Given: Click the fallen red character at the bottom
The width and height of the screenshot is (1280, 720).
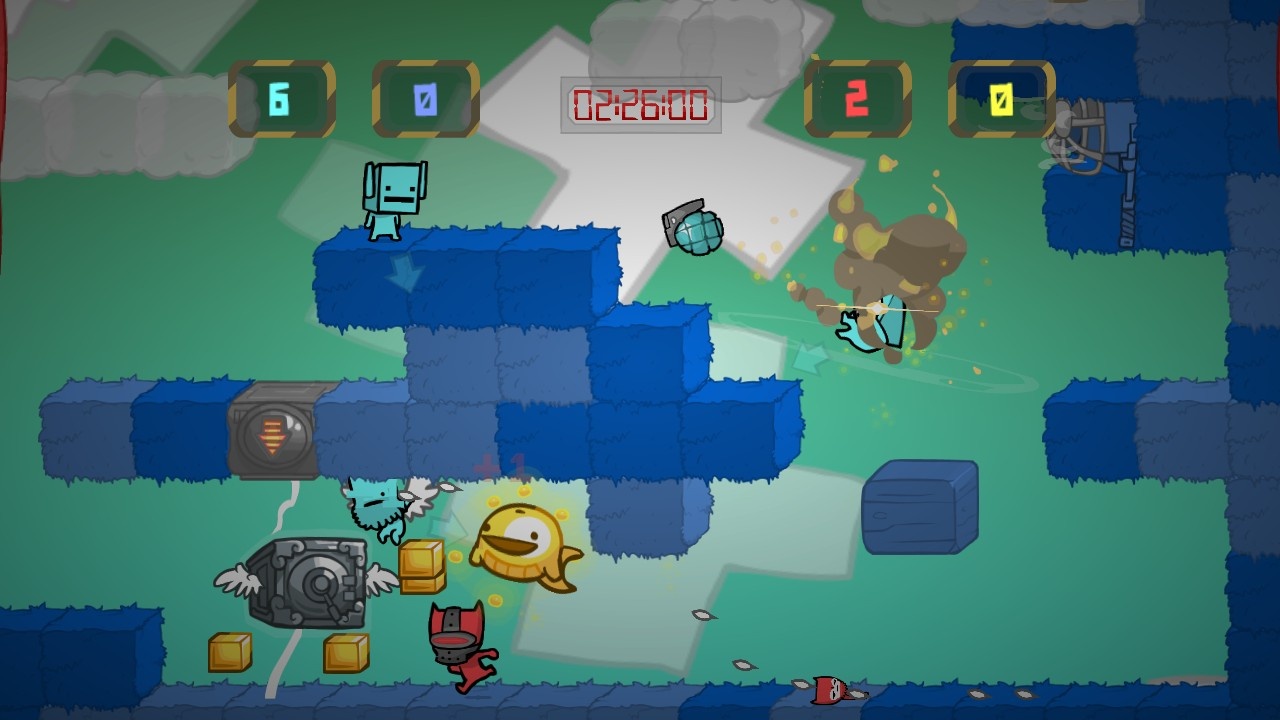Looking at the screenshot, I should 826,690.
